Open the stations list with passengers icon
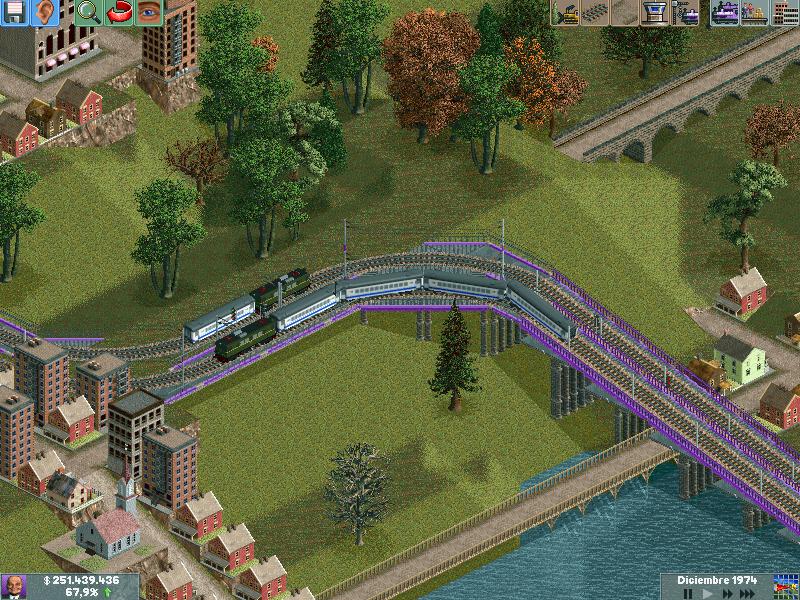 coord(755,13)
